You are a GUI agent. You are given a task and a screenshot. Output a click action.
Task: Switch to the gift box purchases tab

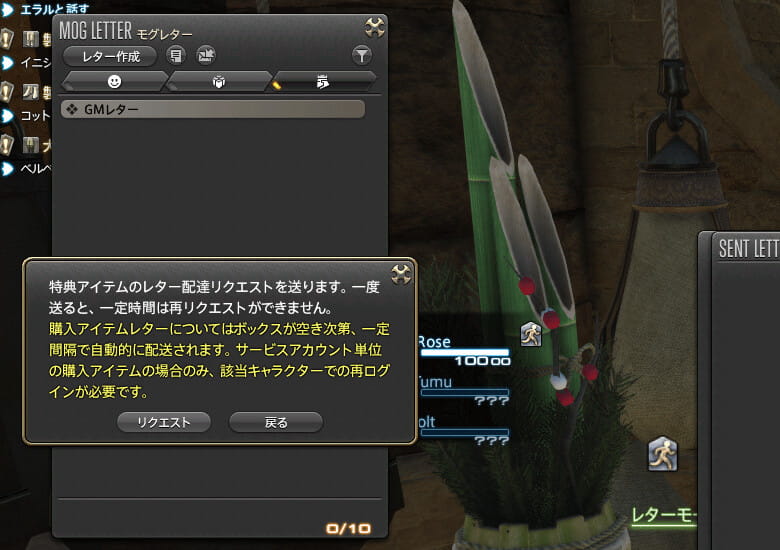coord(219,81)
